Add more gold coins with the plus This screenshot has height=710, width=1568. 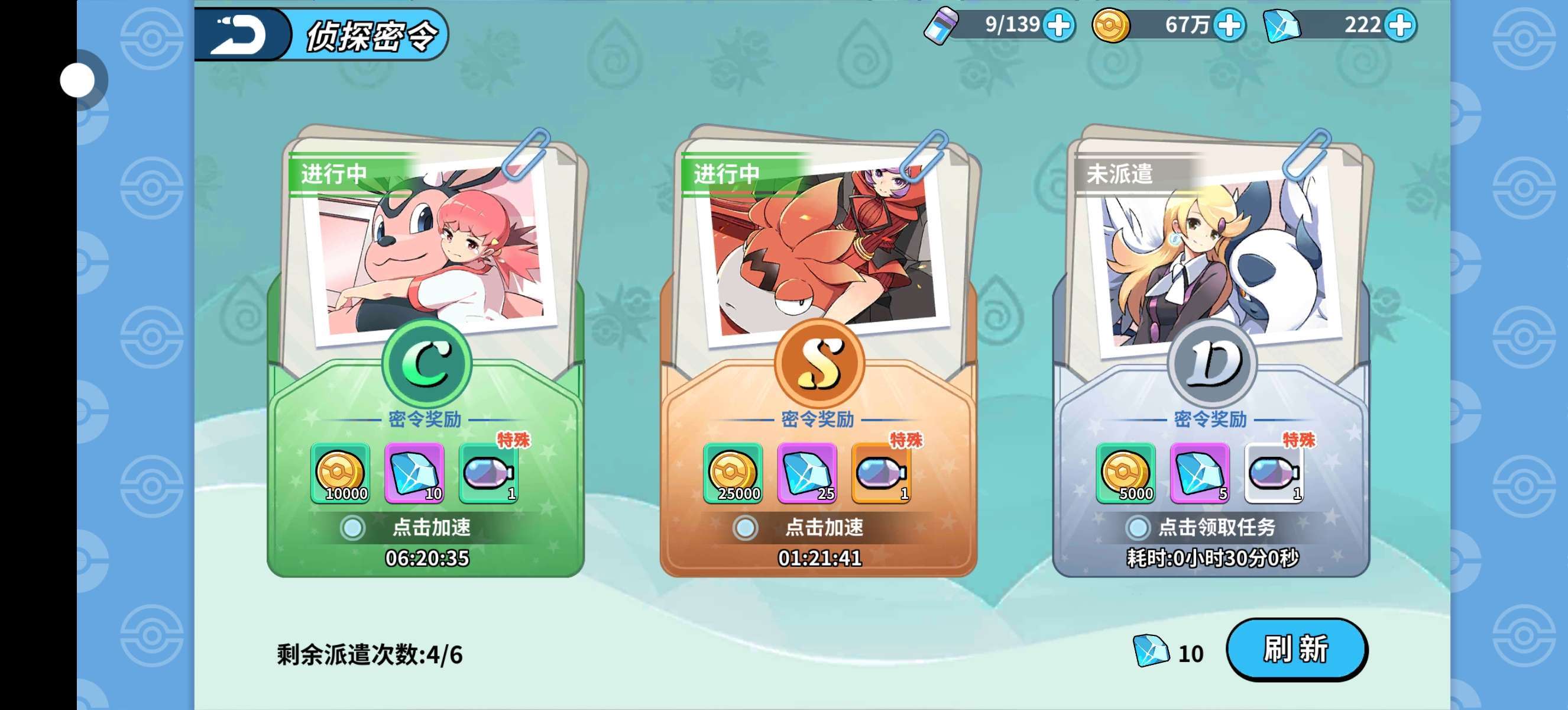1230,25
